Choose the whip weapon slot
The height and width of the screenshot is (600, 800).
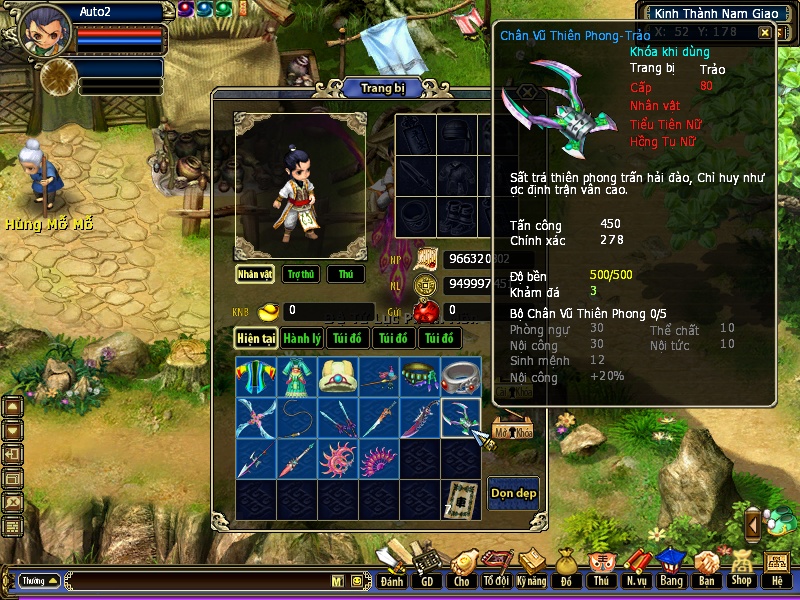297,417
